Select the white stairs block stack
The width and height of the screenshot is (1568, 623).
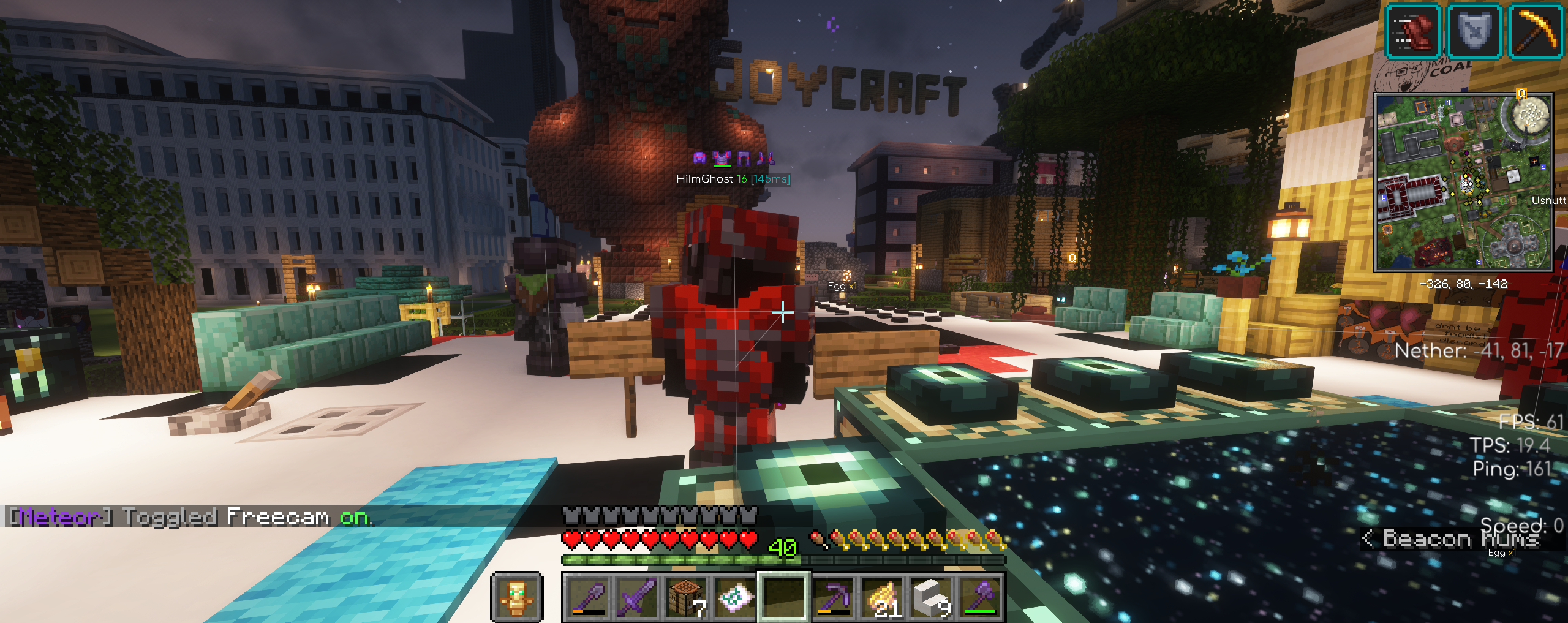[932, 597]
